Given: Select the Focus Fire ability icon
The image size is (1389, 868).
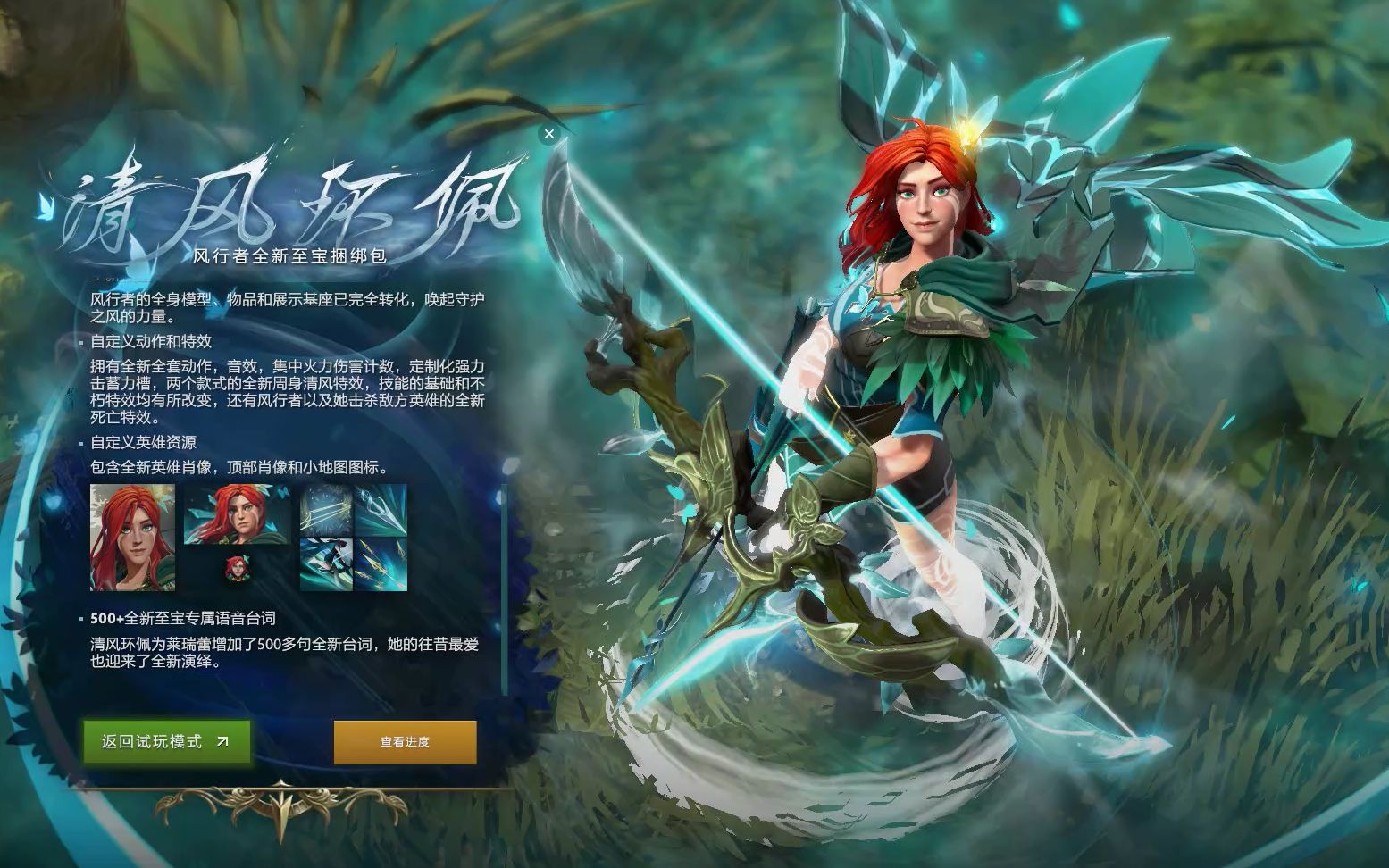Looking at the screenshot, I should pos(380,565).
